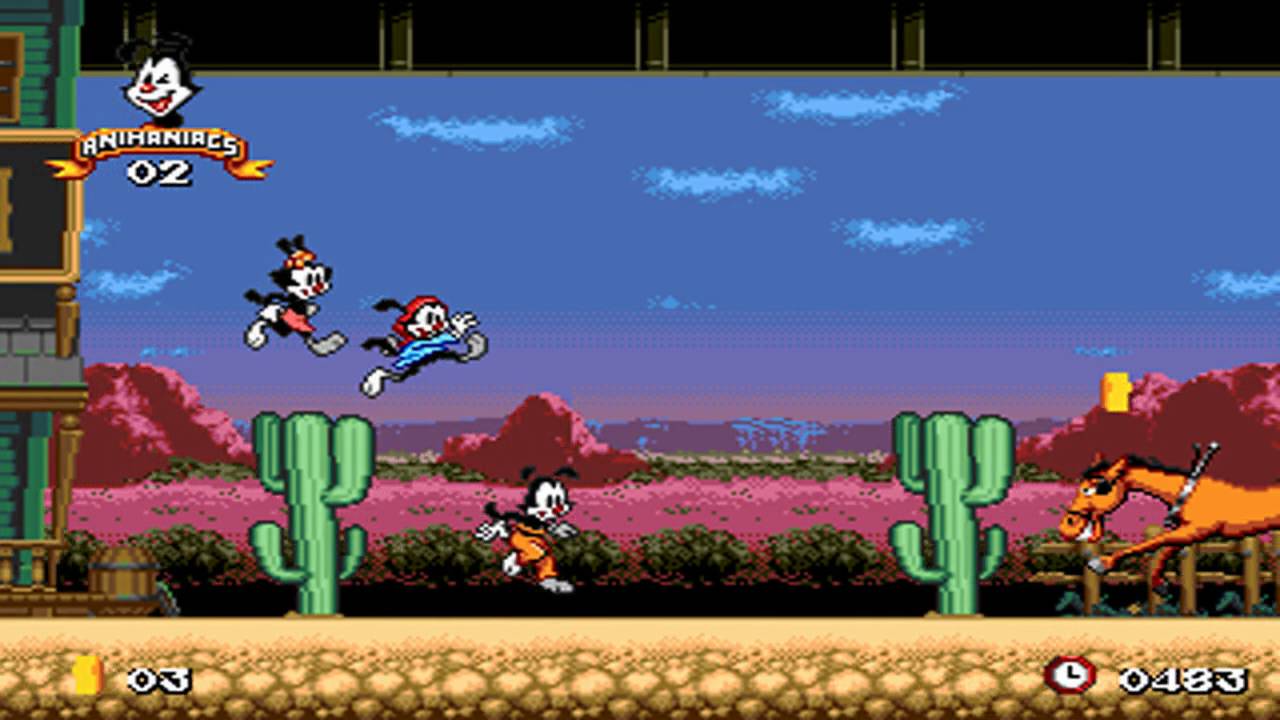Click the left cactus sprite
This screenshot has width=1280, height=720.
tap(305, 510)
